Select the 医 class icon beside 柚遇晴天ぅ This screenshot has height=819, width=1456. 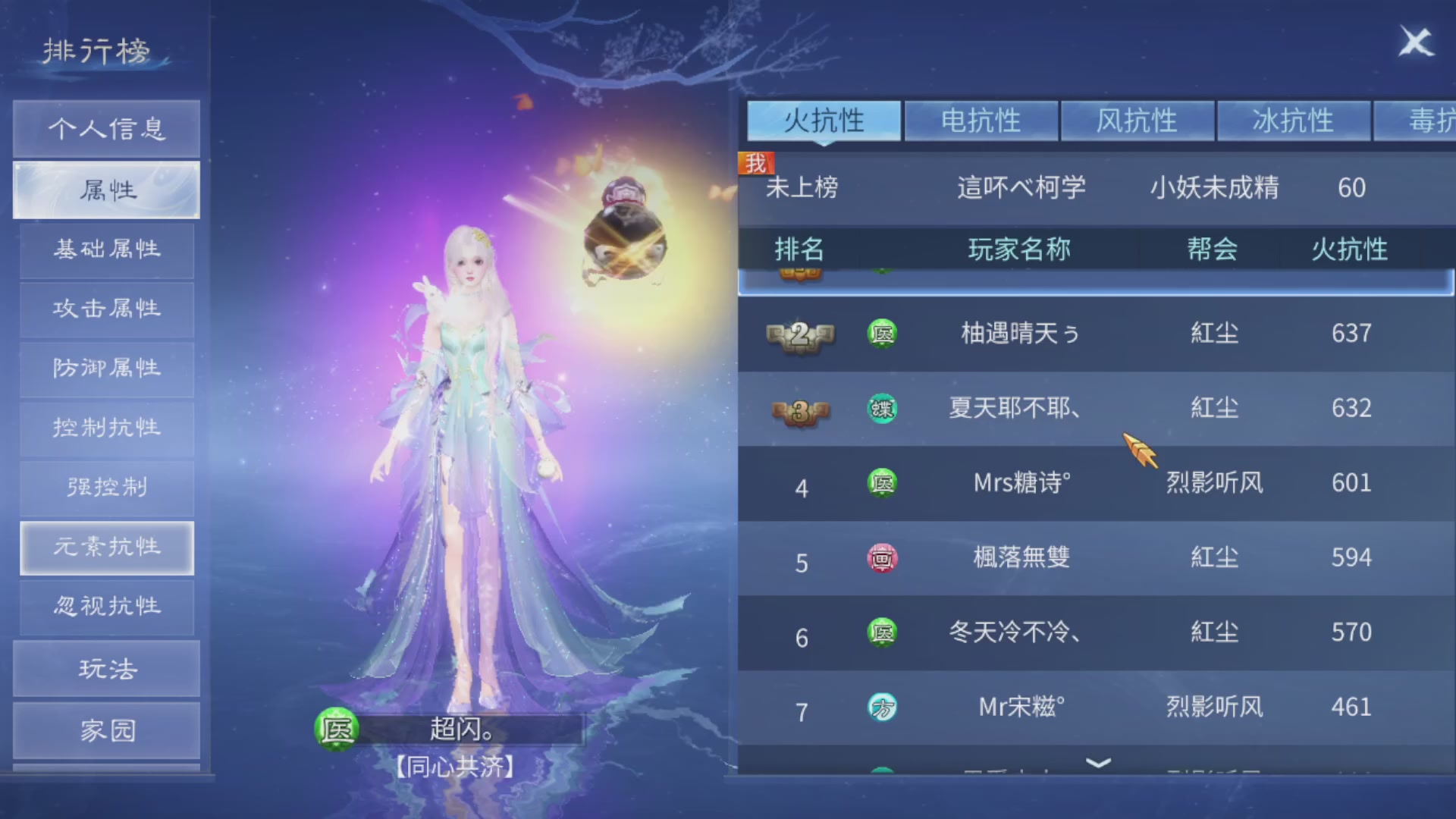coord(882,334)
